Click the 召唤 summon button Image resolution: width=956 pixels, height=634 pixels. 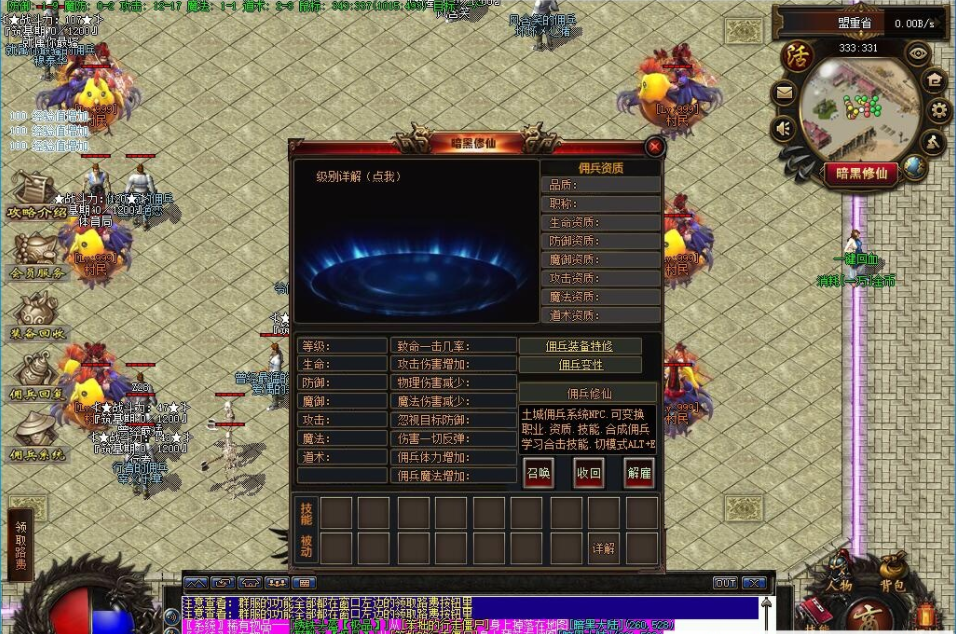[538, 473]
